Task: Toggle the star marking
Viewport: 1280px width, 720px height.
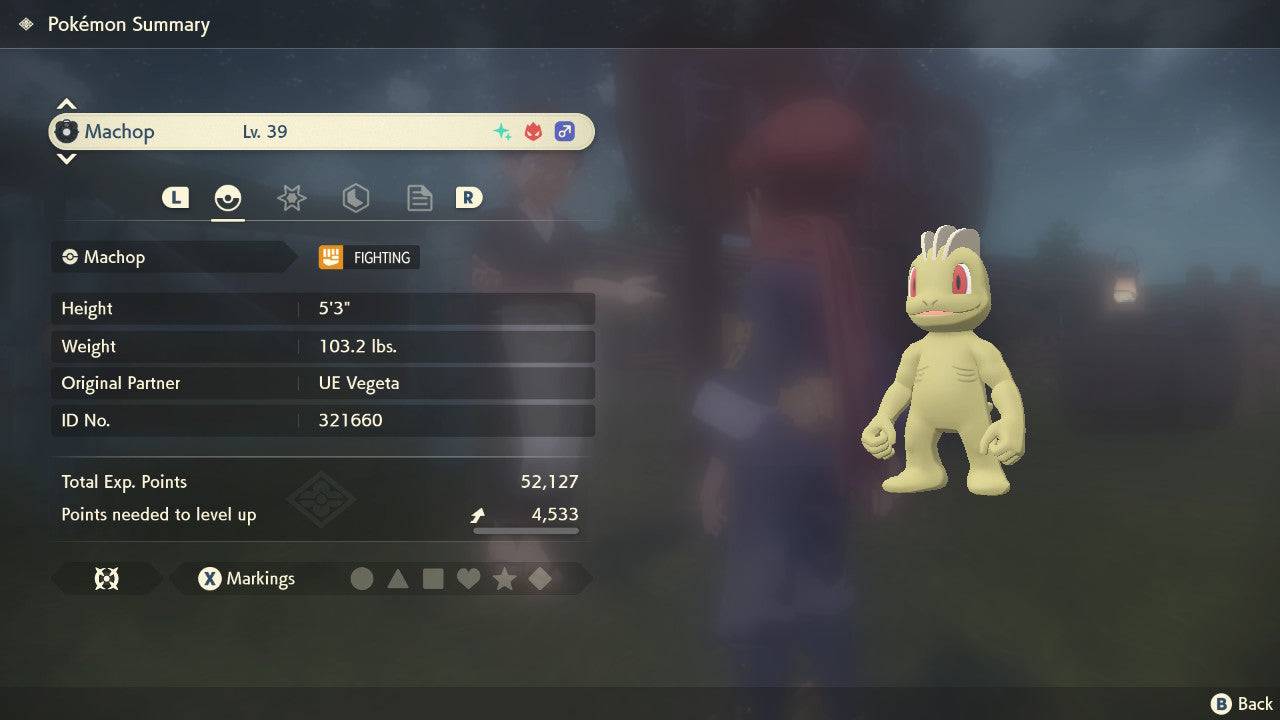Action: [504, 578]
